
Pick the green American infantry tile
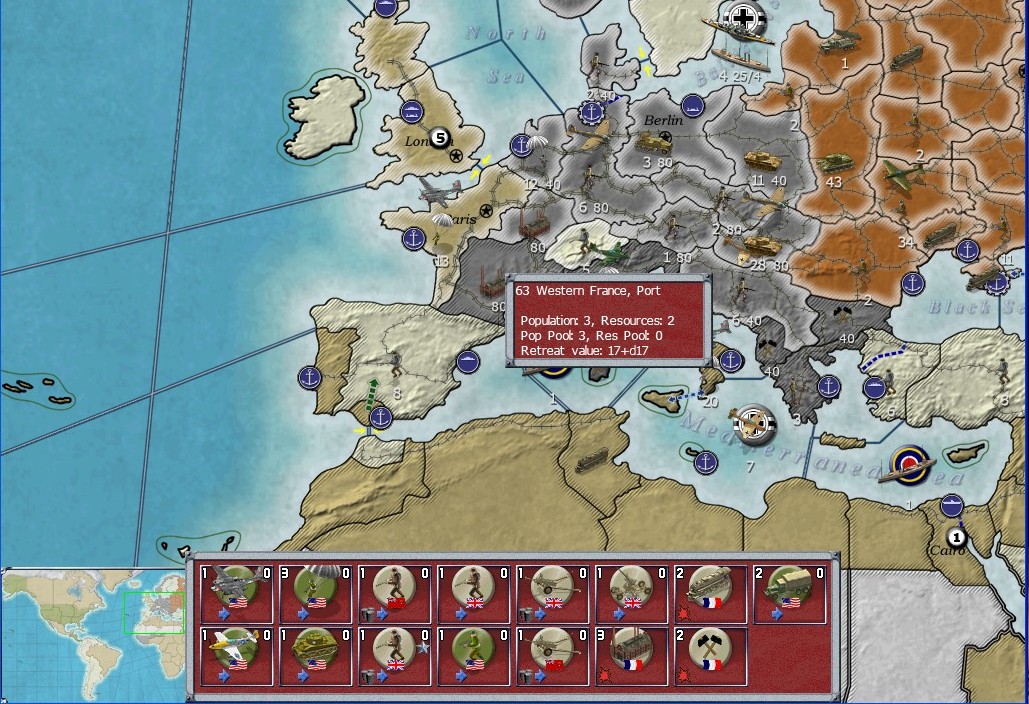[474, 656]
